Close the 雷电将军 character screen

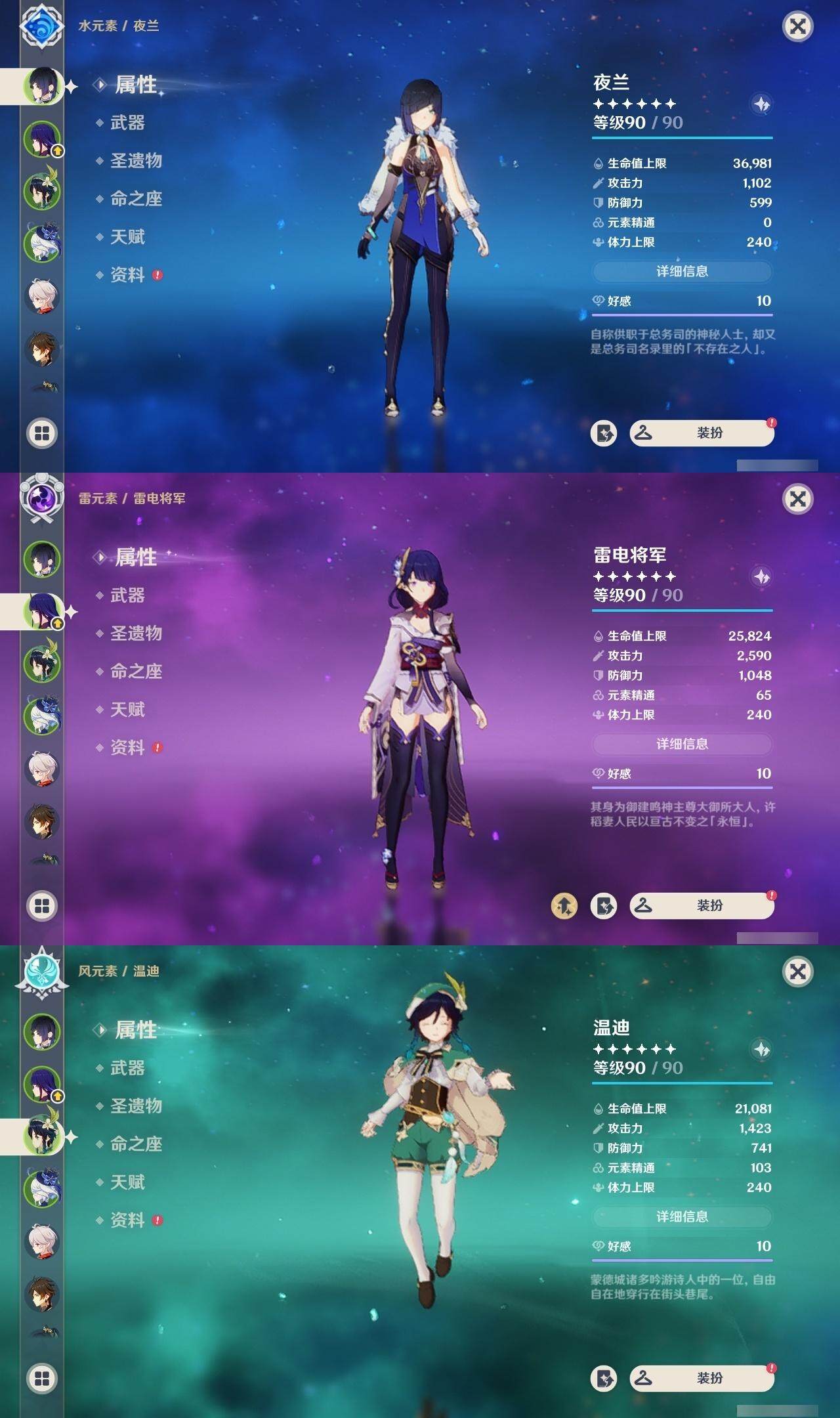pyautogui.click(x=797, y=499)
